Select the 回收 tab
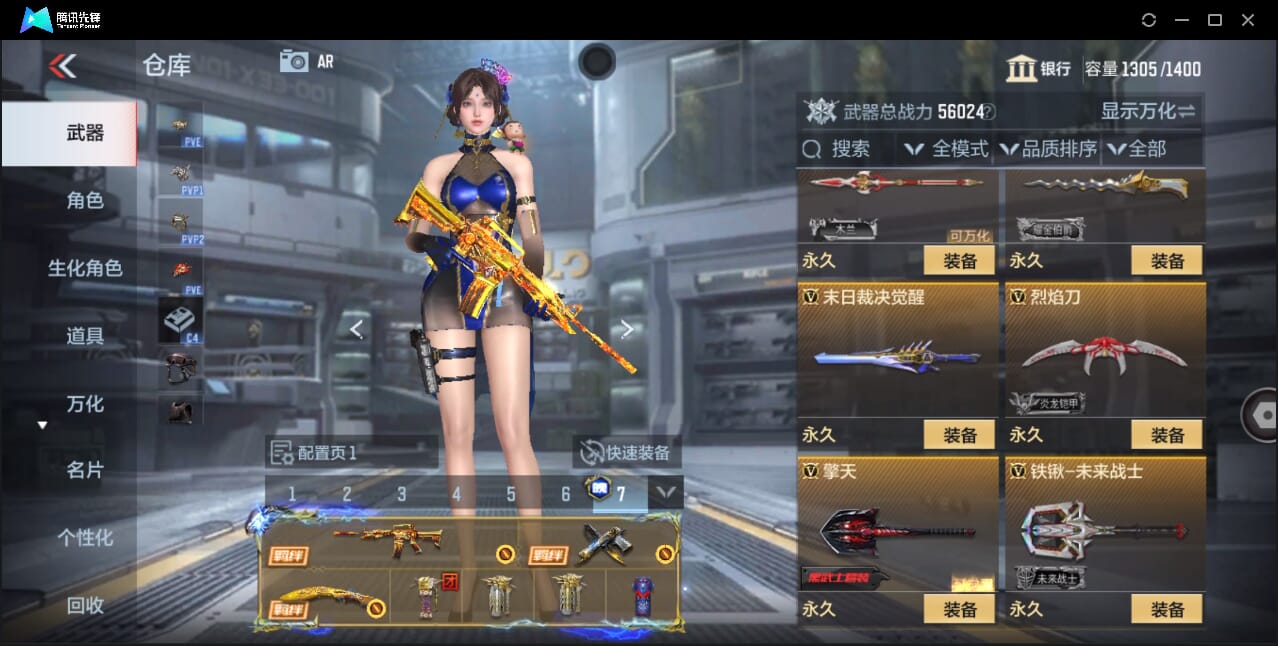 coord(85,605)
